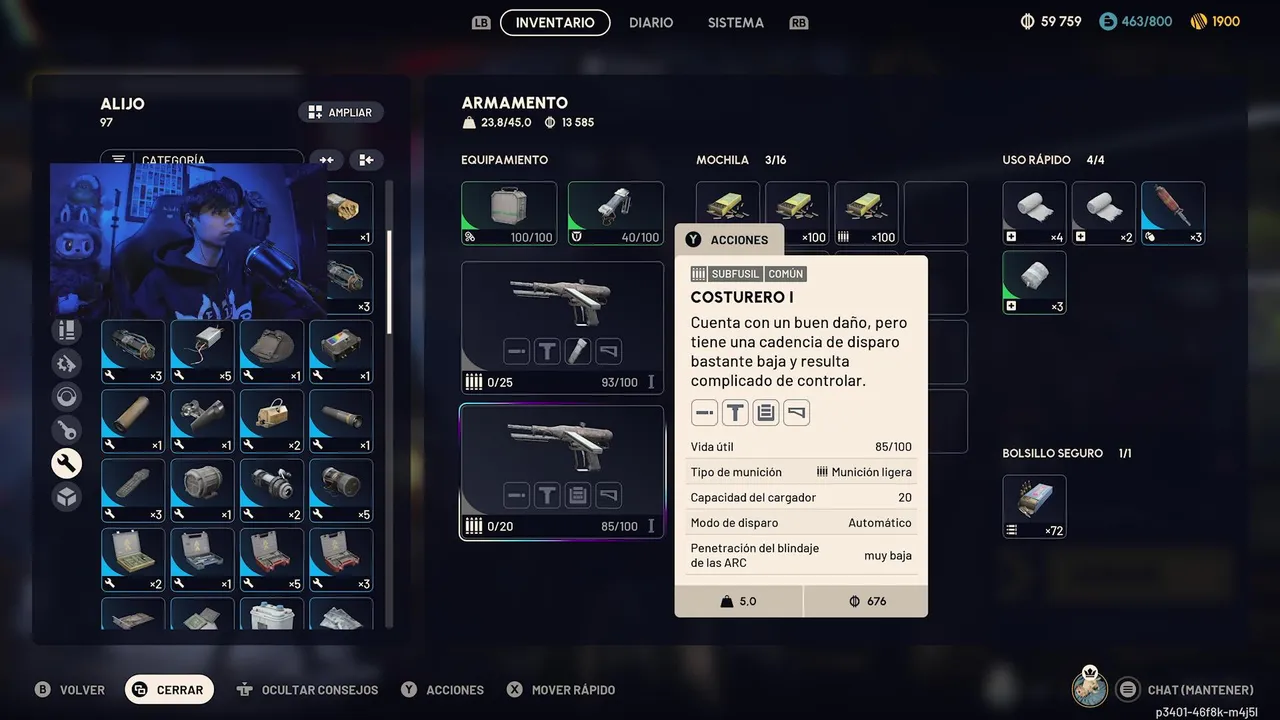Choose the wrench category filter icon
The image size is (1280, 720).
(67, 463)
